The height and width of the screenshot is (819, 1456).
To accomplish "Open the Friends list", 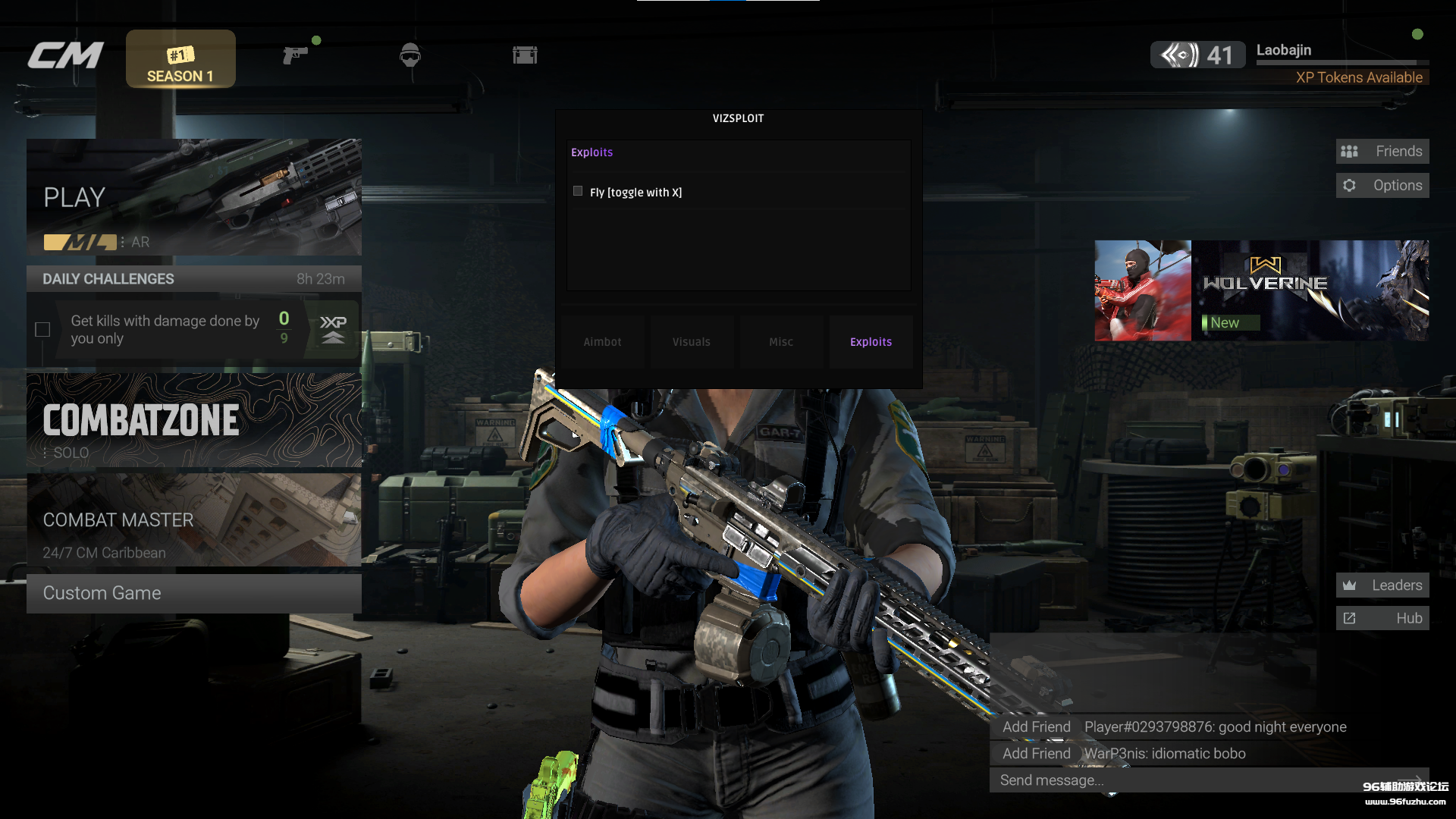I will 1382,152.
